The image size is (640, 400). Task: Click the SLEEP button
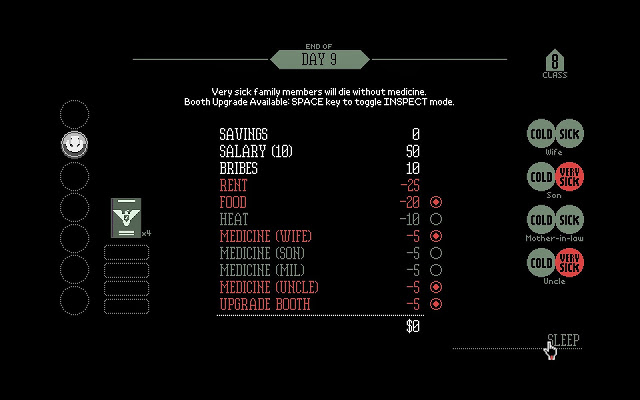click(563, 340)
